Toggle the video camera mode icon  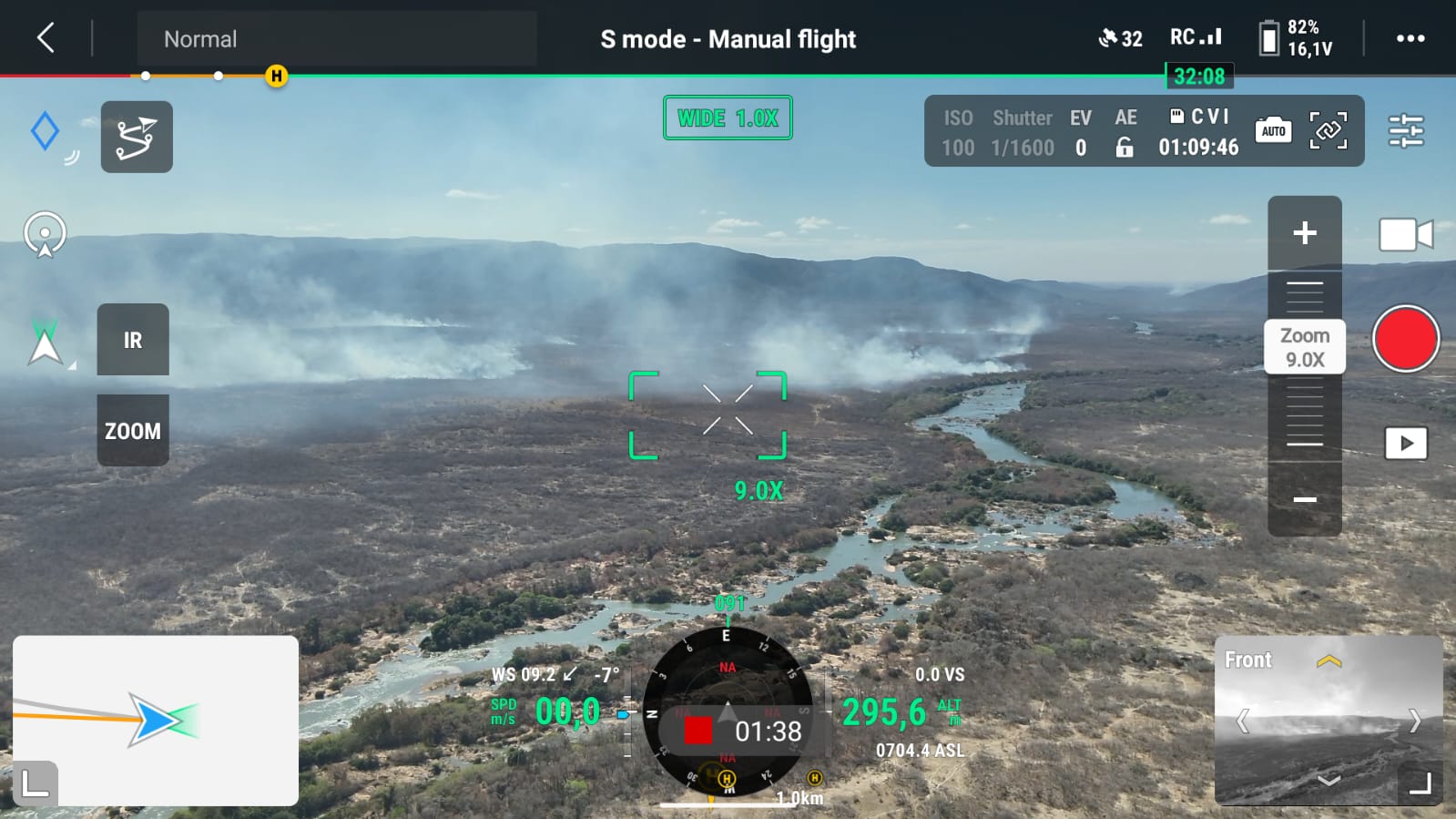point(1405,235)
